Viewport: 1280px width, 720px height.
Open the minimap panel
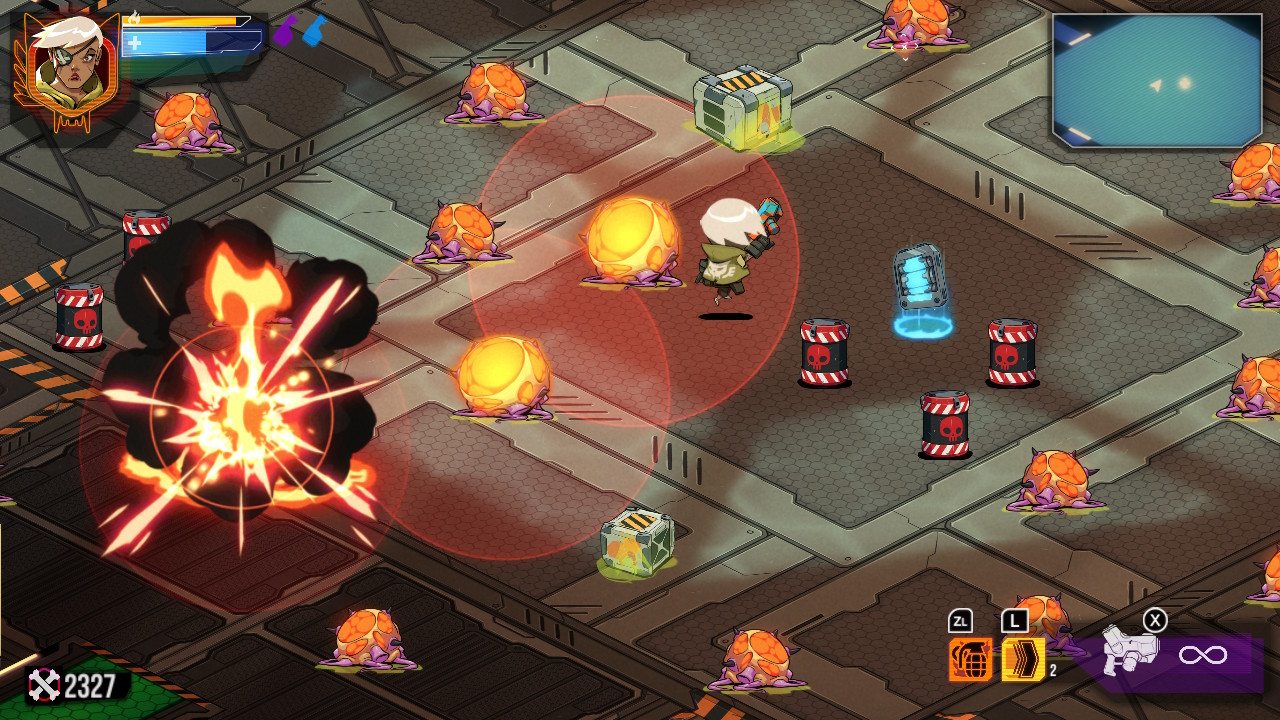[1157, 80]
